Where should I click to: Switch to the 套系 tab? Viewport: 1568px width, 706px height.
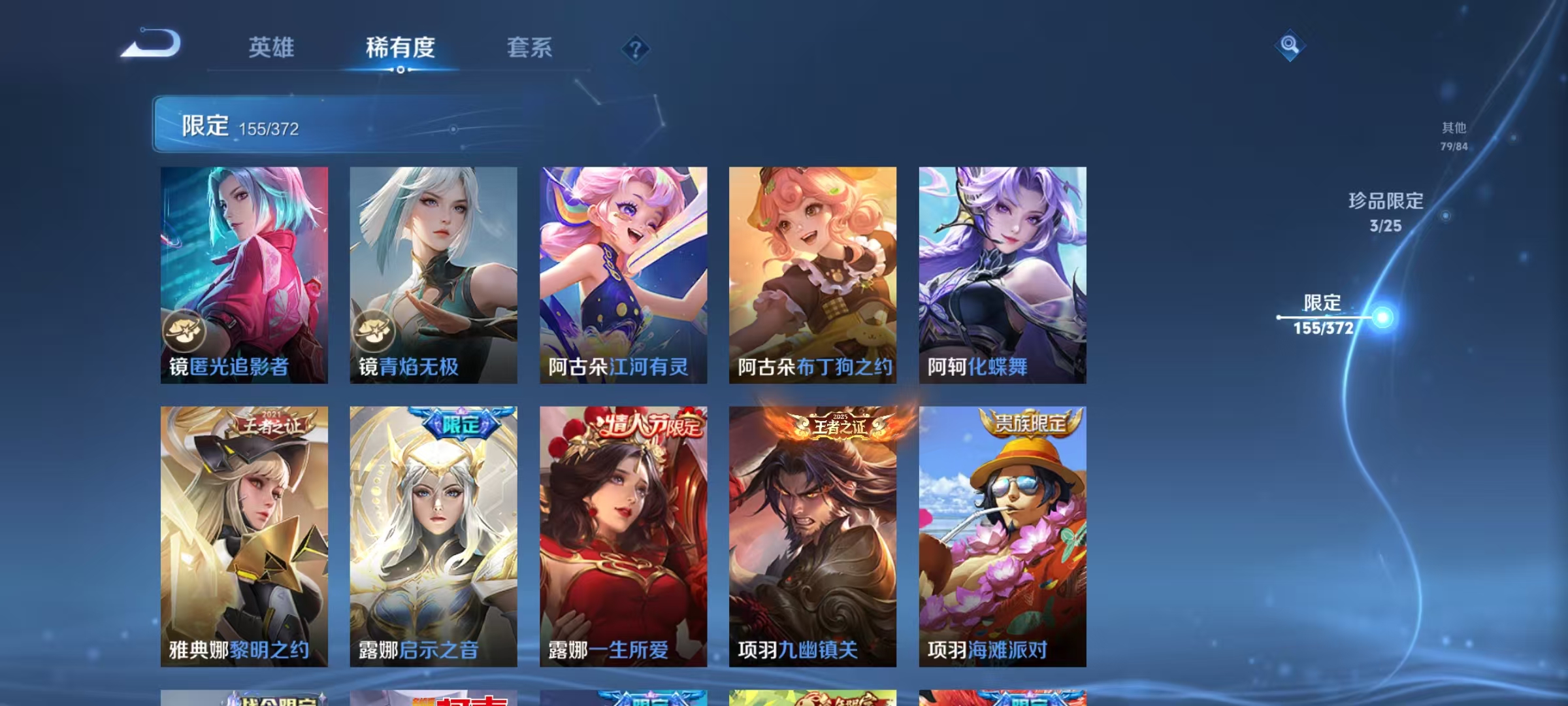[x=530, y=48]
